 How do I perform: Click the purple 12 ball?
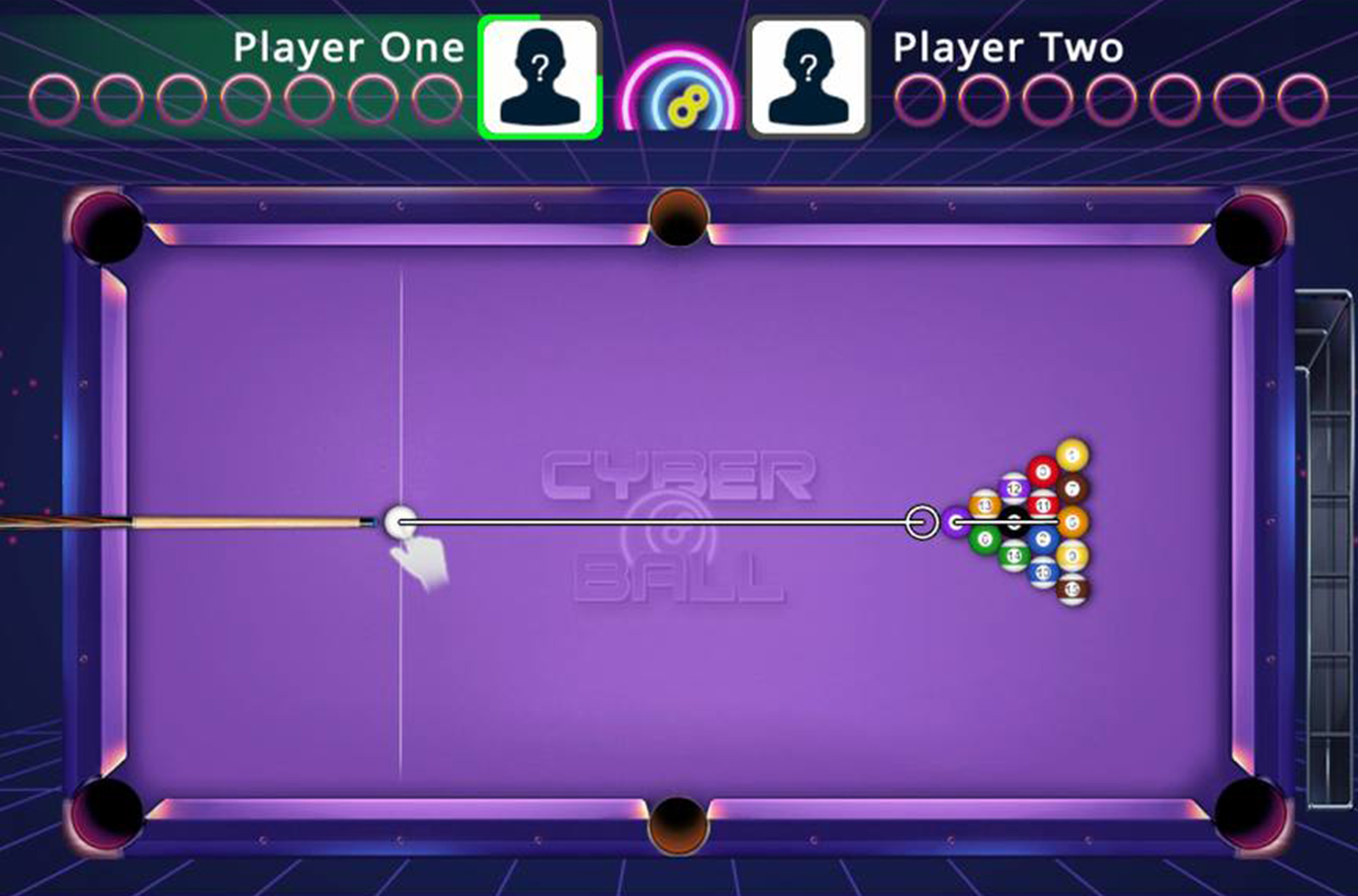point(1015,487)
